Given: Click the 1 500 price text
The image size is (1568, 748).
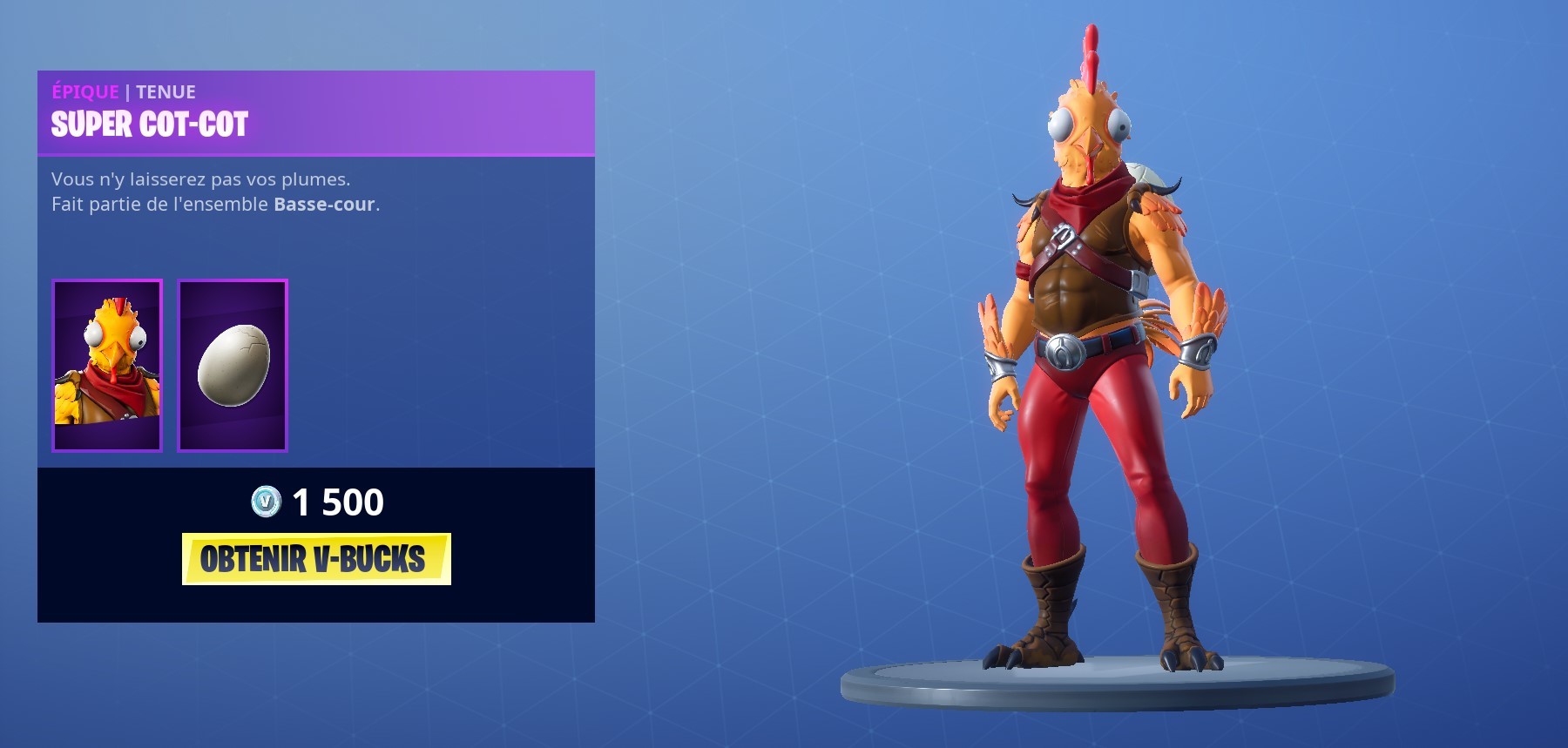Looking at the screenshot, I should click(x=340, y=502).
